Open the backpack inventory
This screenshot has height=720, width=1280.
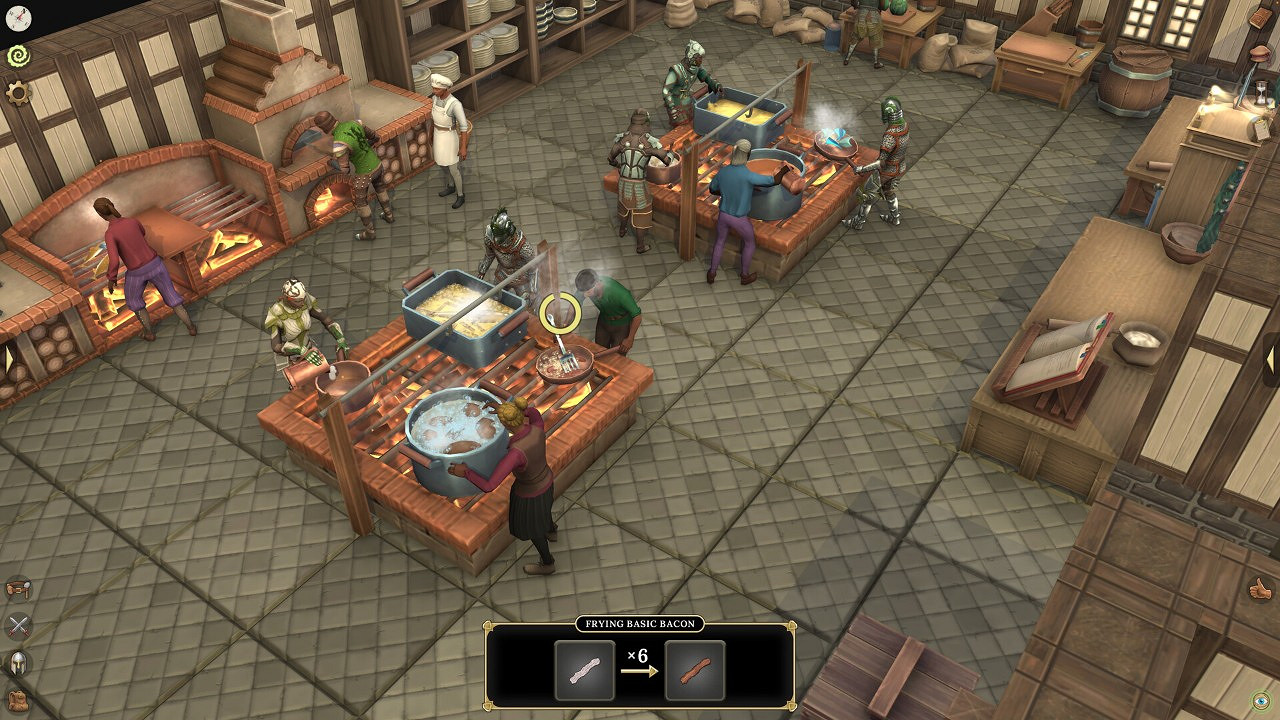point(18,699)
